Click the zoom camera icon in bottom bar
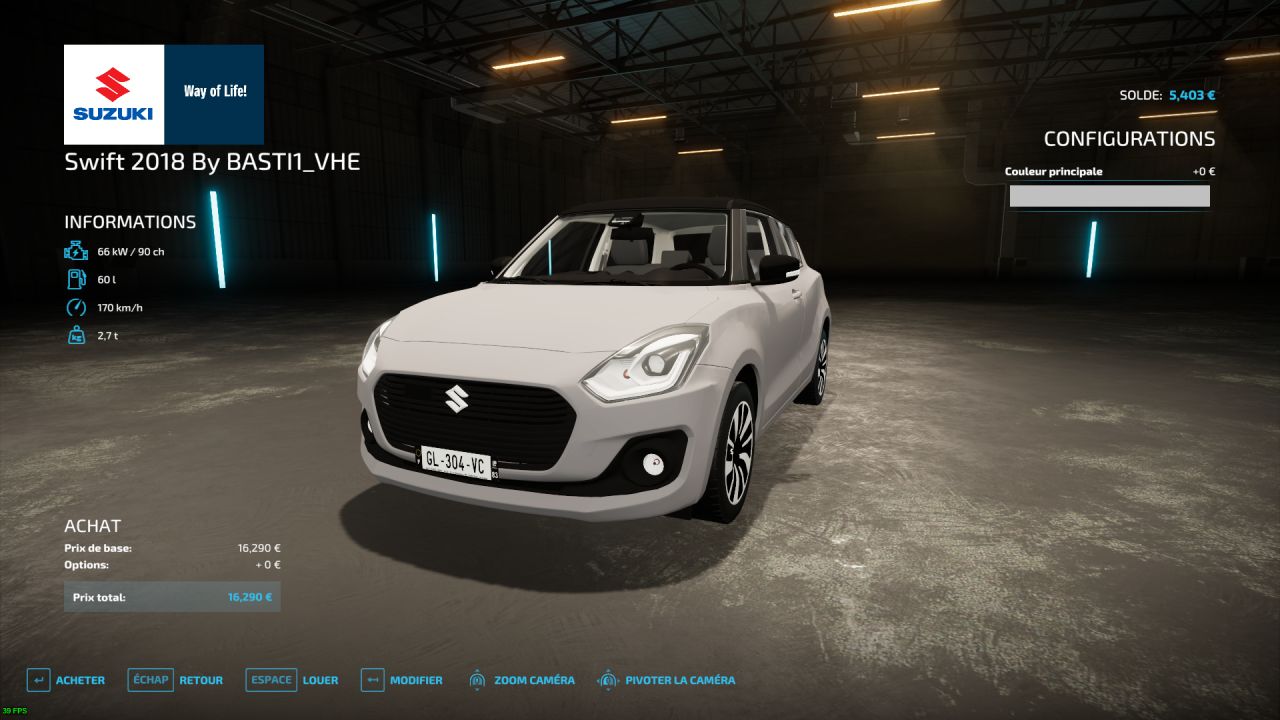Viewport: 1280px width, 720px height. (x=477, y=680)
